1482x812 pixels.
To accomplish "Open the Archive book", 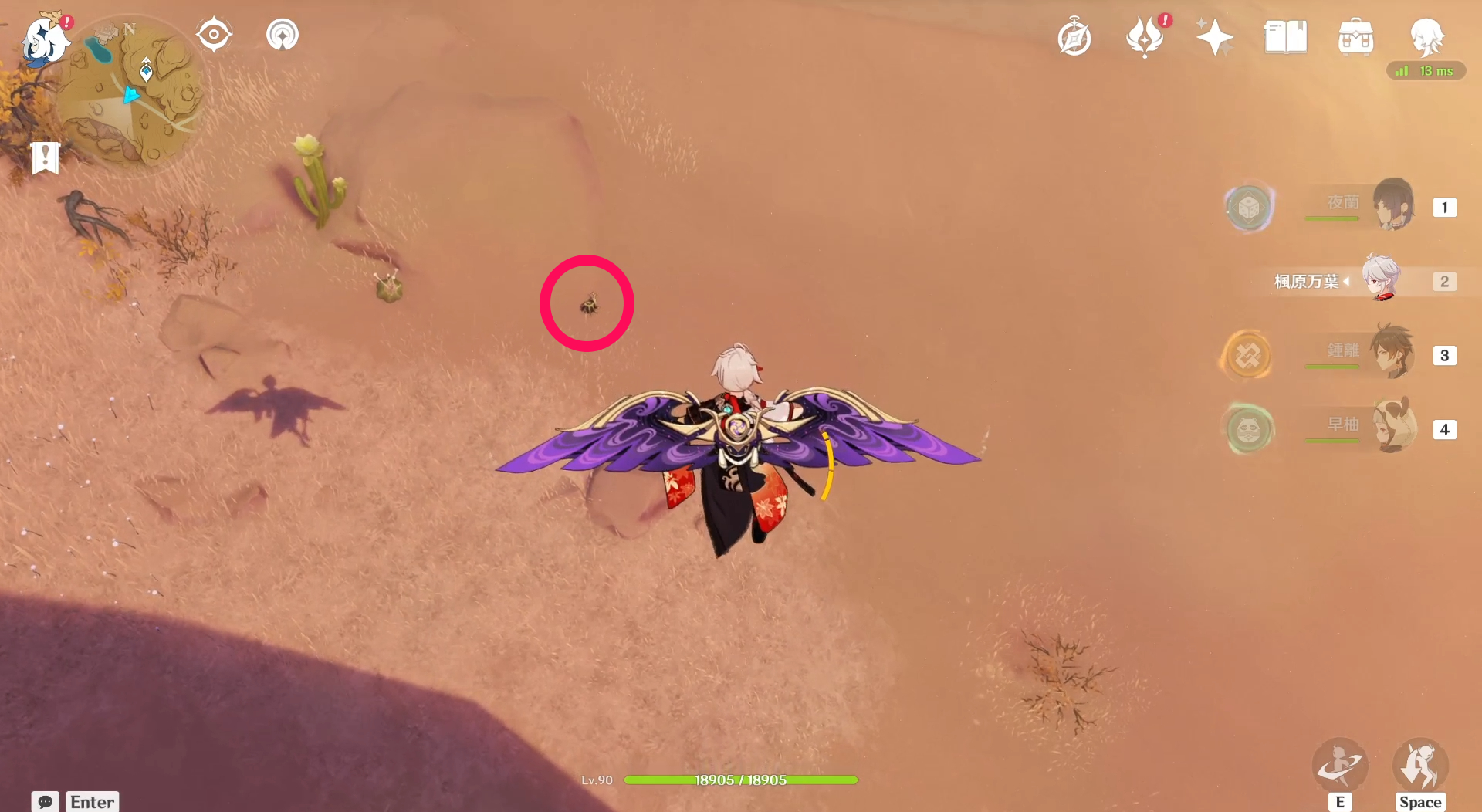I will point(1284,36).
